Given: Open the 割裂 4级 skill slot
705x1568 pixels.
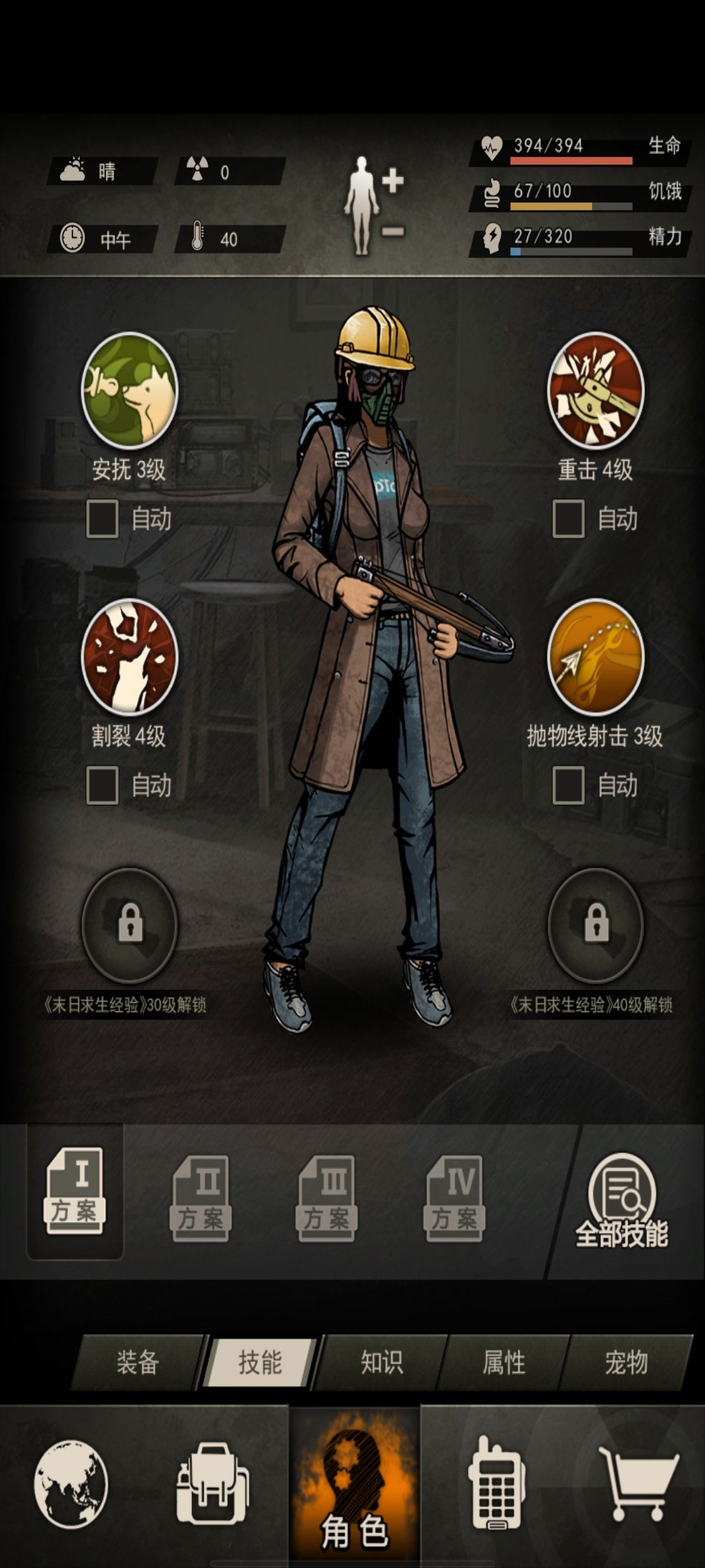Looking at the screenshot, I should pyautogui.click(x=129, y=657).
